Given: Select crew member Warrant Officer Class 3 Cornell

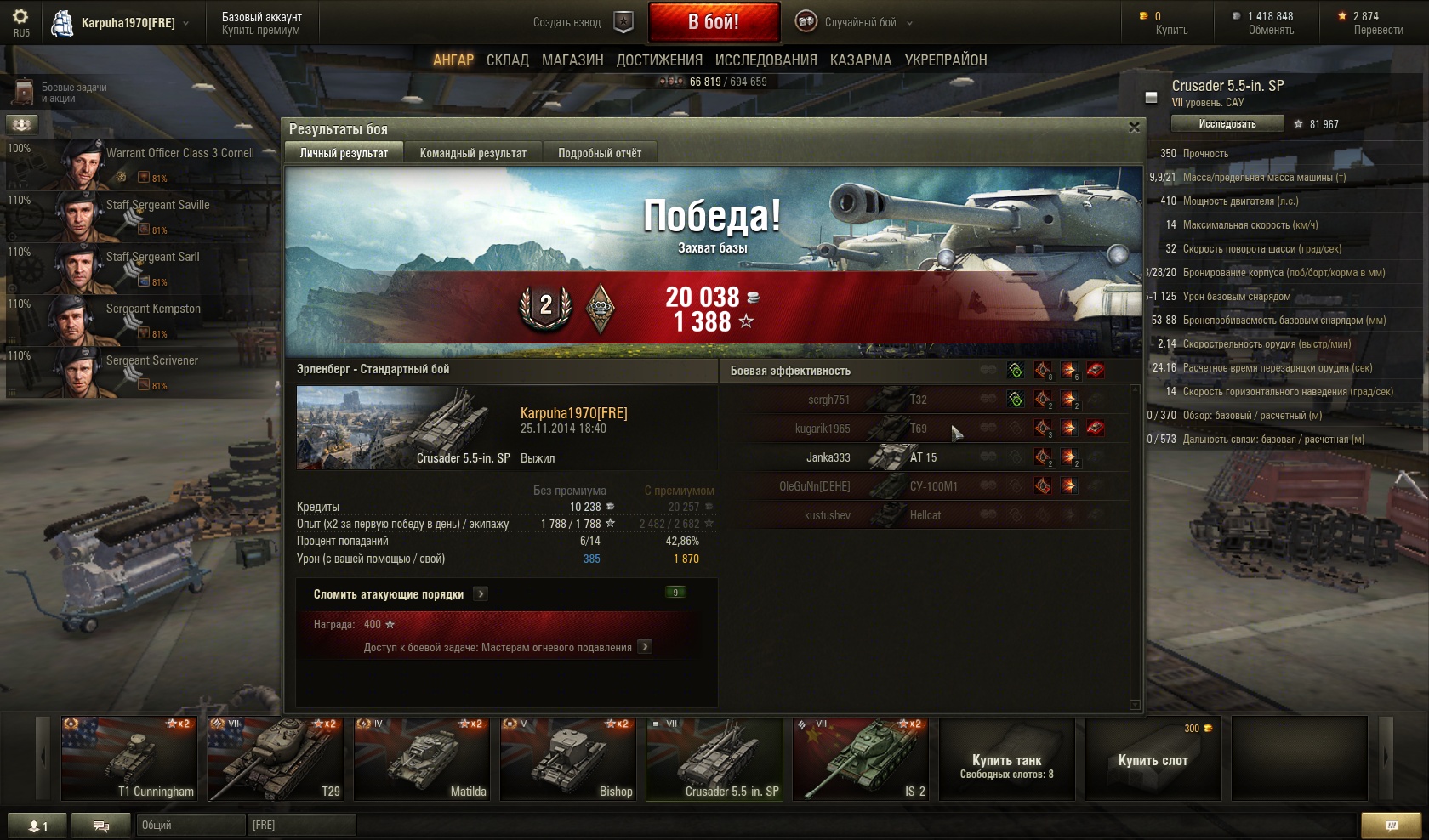Looking at the screenshot, I should tap(140, 164).
